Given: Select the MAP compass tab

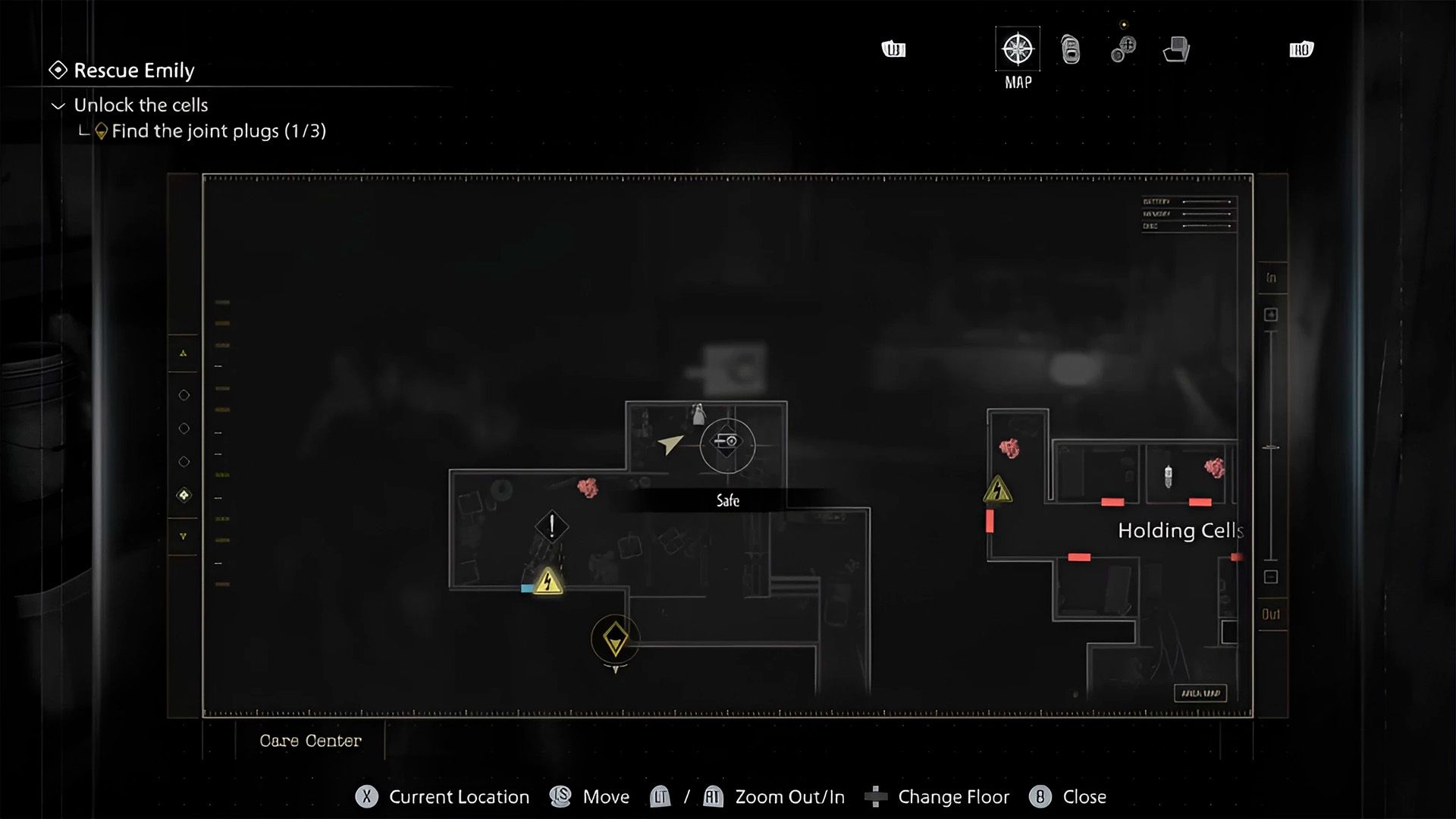Looking at the screenshot, I should click(x=1017, y=50).
